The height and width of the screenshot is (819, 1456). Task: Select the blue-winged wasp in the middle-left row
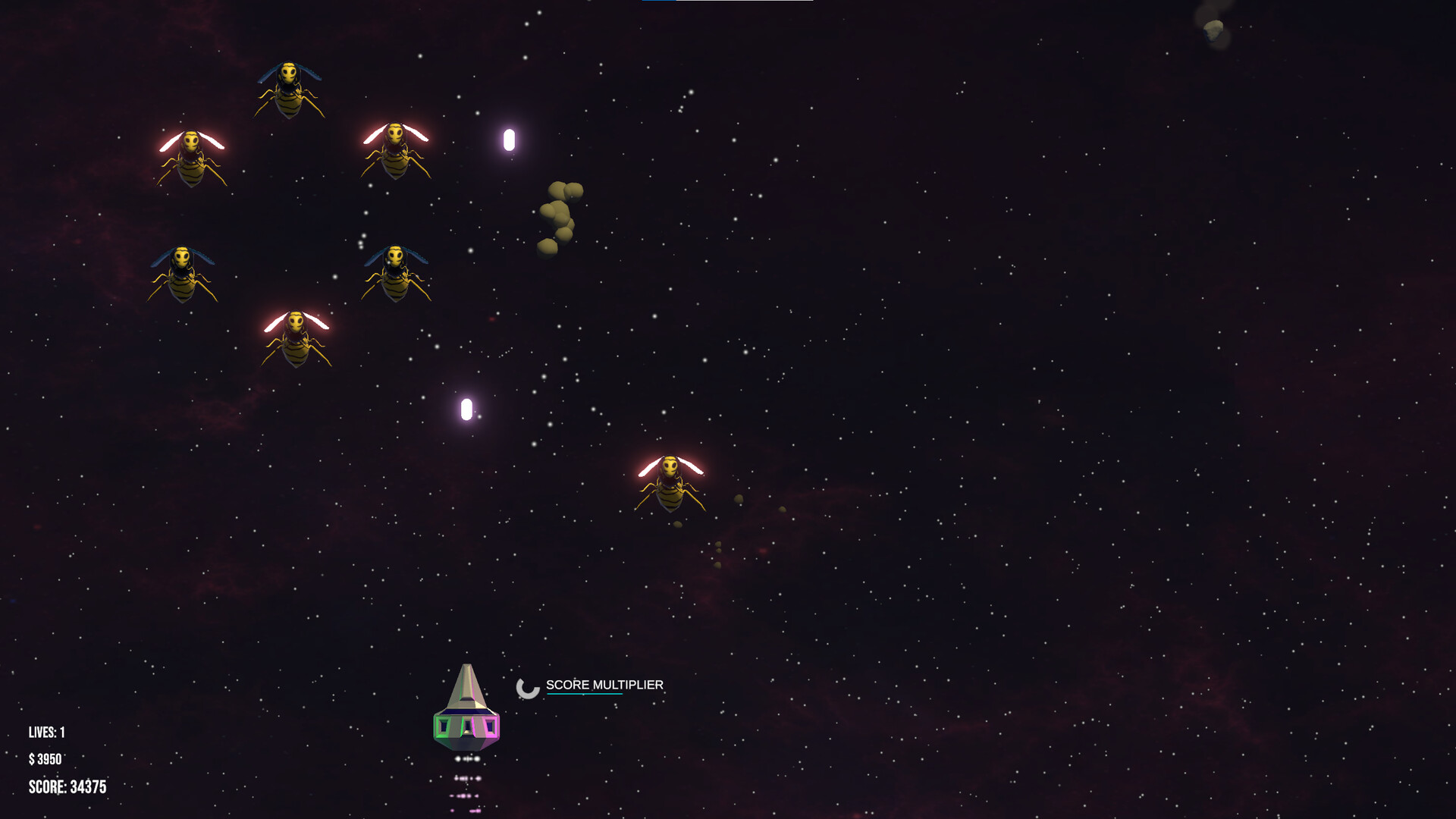tap(180, 273)
